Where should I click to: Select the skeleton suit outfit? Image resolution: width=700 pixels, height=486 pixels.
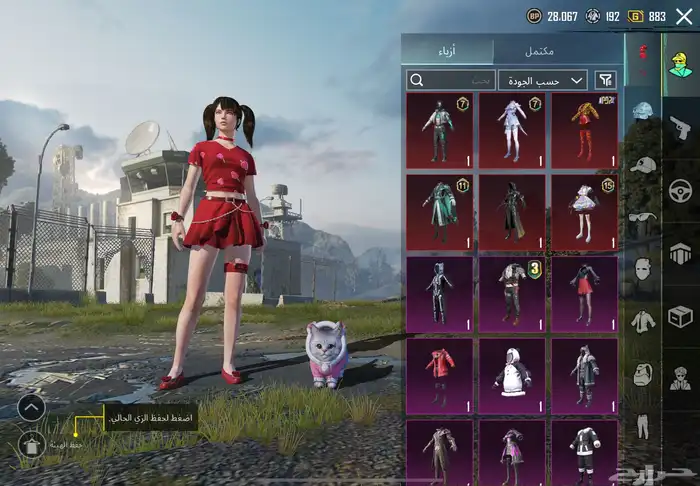[440, 294]
